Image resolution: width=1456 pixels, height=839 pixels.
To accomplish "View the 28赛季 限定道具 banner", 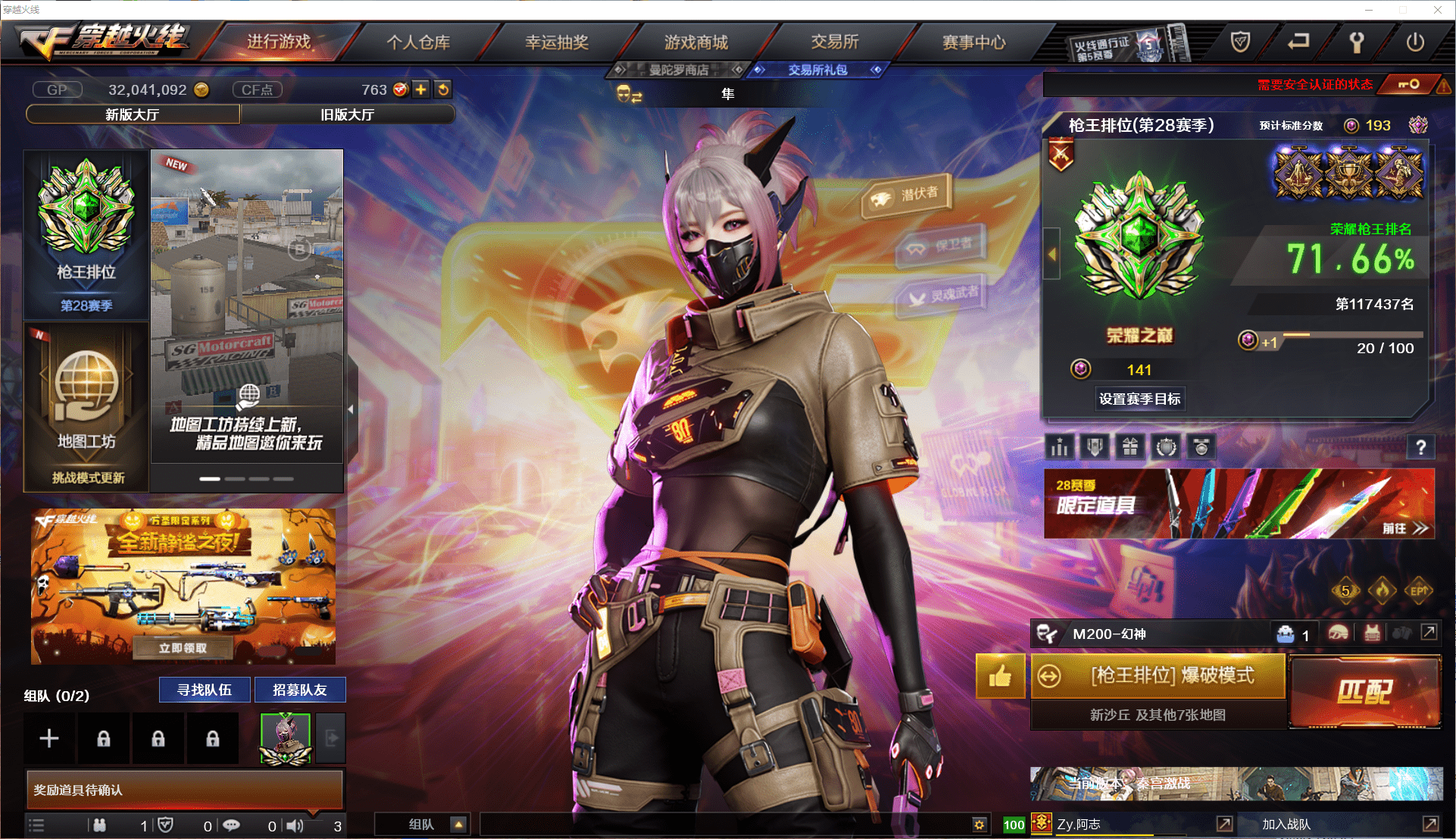I will click(x=1239, y=504).
